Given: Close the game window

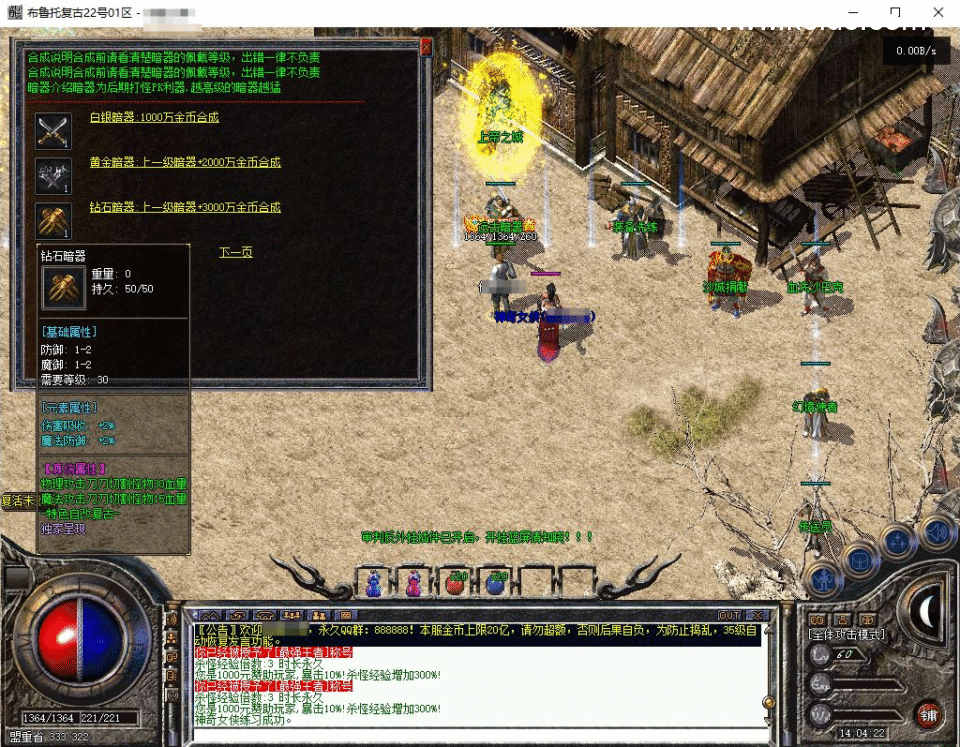Looking at the screenshot, I should tap(938, 12).
